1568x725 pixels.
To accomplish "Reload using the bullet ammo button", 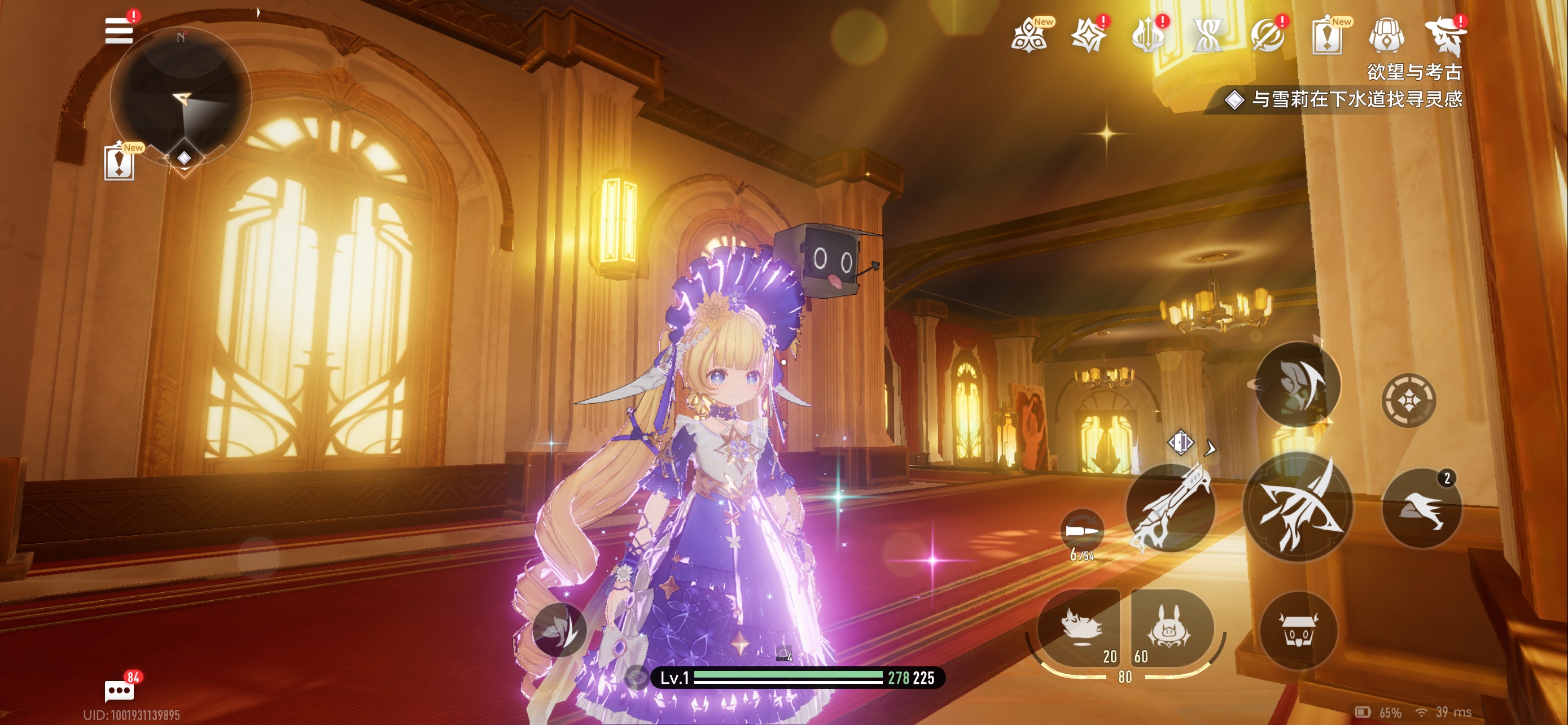I will pyautogui.click(x=1081, y=531).
